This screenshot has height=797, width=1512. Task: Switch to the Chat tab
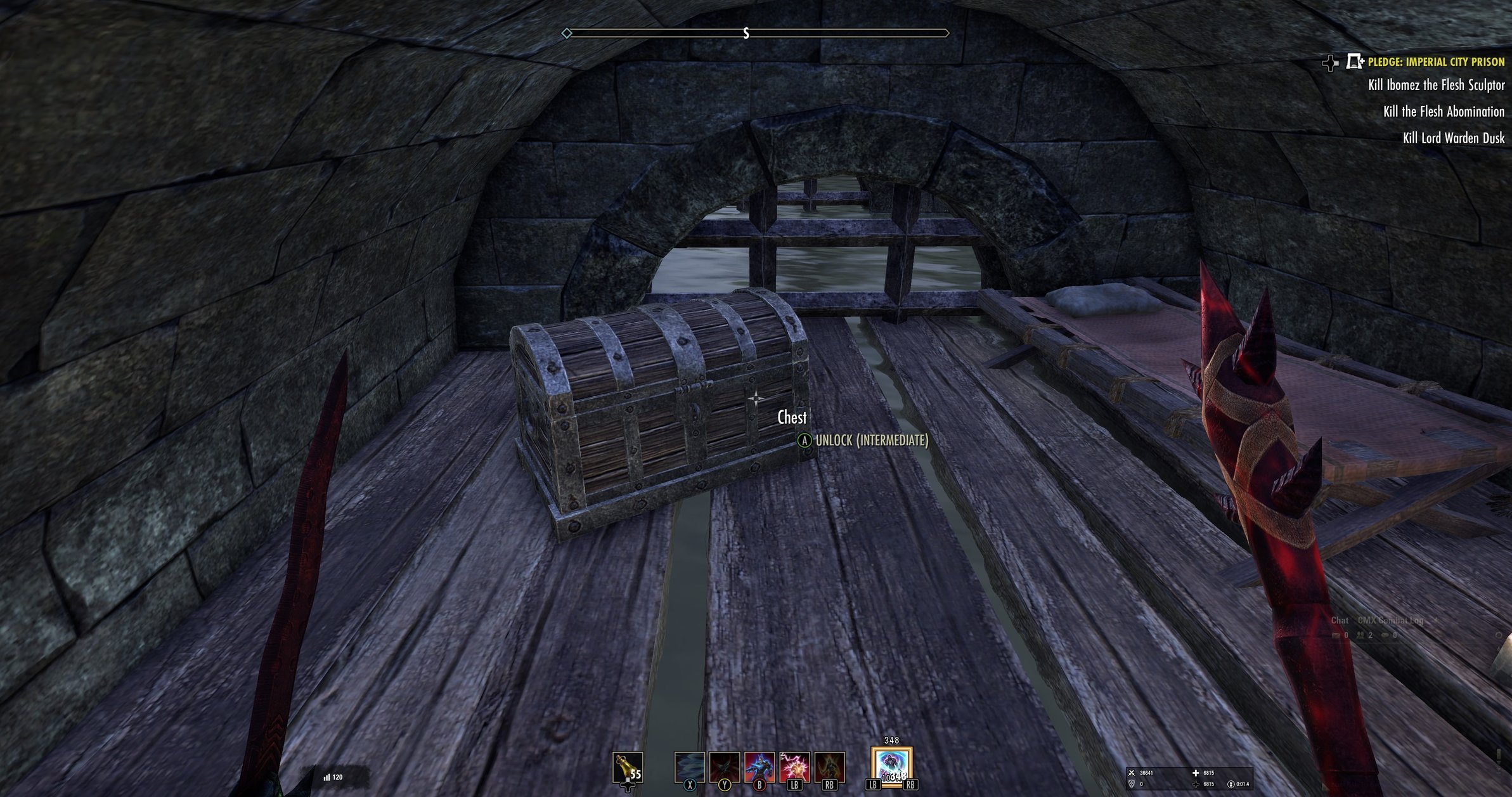tap(1340, 621)
